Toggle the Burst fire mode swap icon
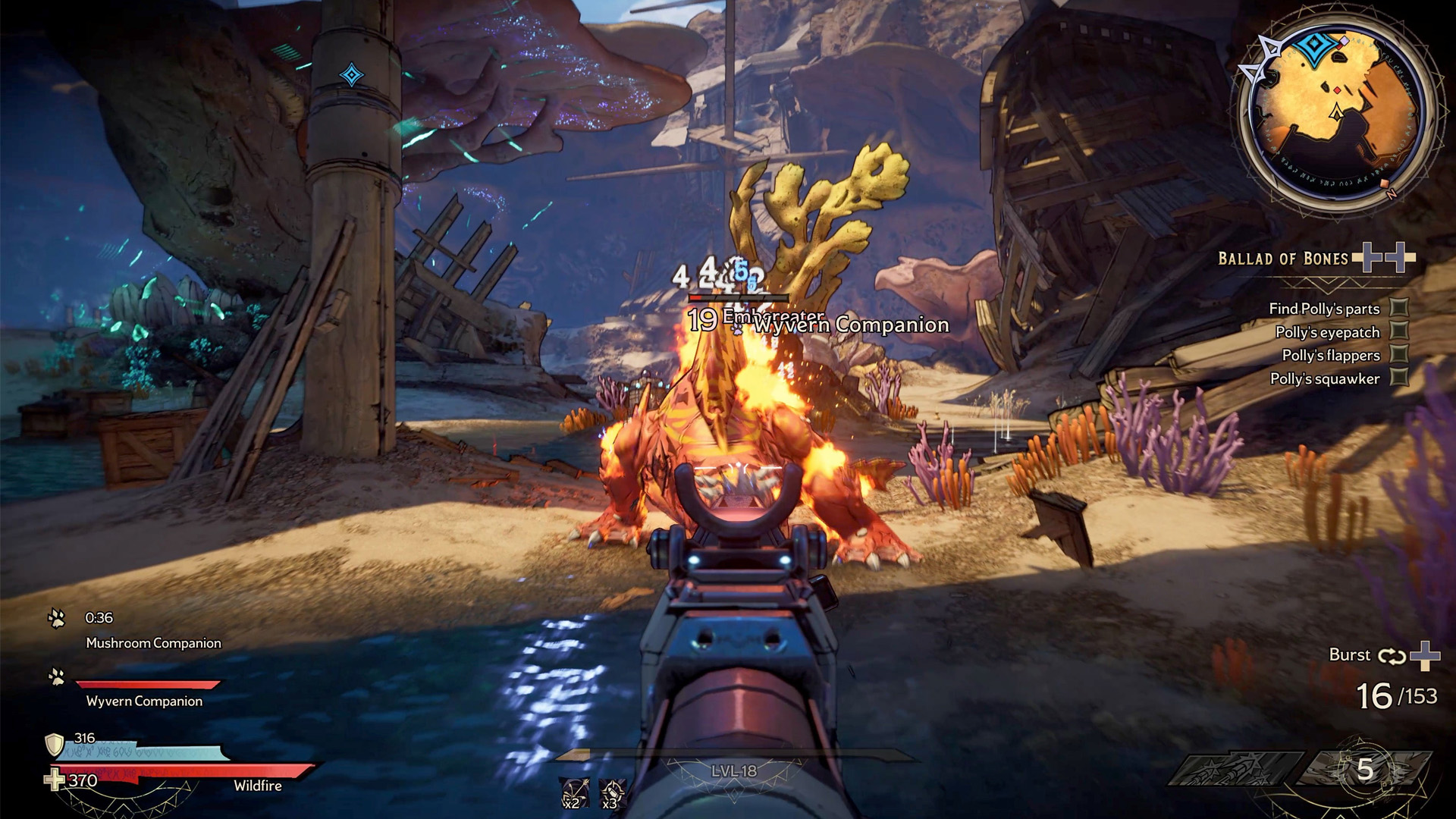Image resolution: width=1456 pixels, height=819 pixels. [x=1392, y=656]
